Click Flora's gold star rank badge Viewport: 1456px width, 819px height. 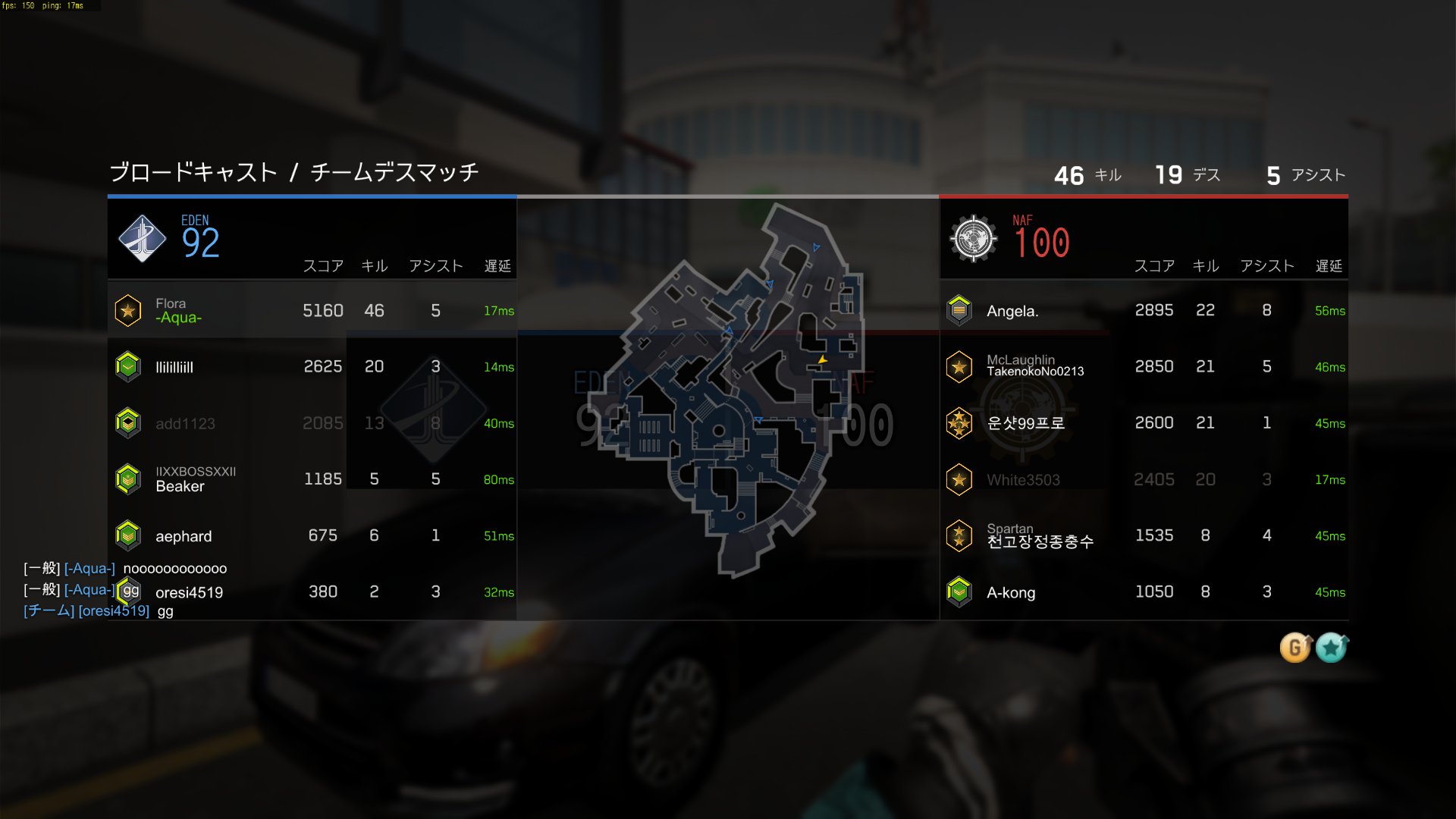(x=128, y=310)
